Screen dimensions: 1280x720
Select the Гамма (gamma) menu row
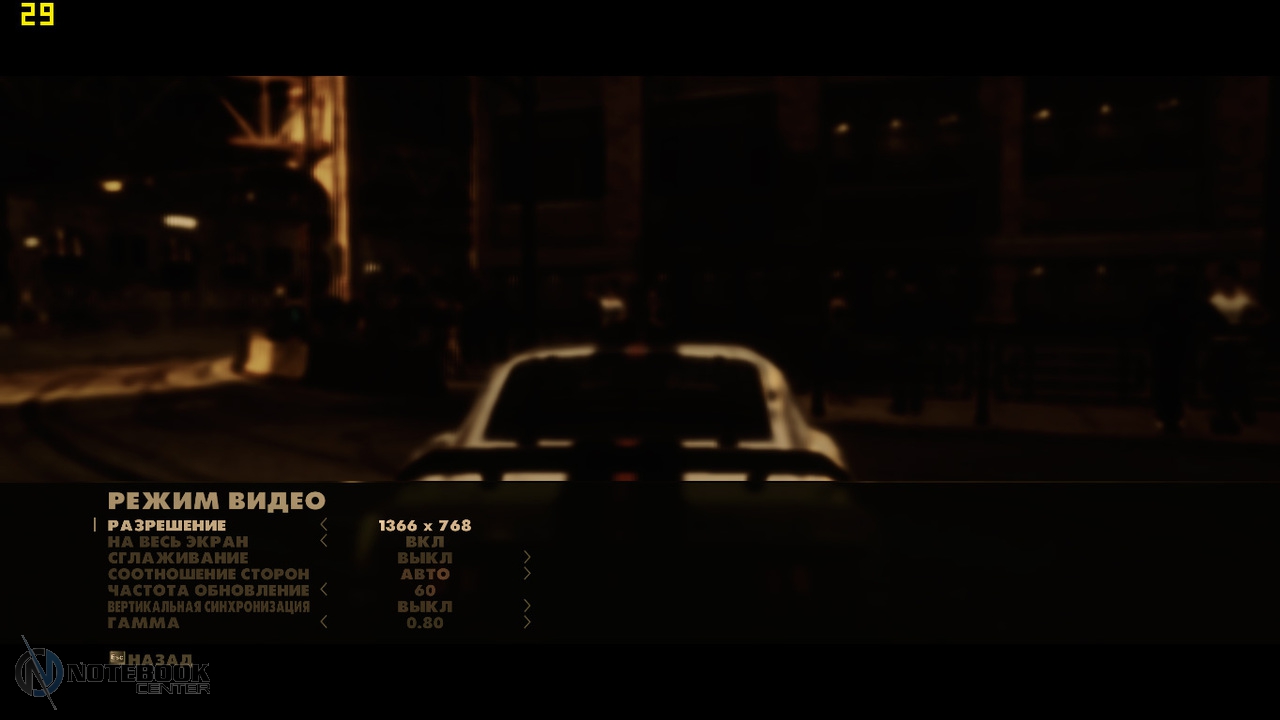(x=144, y=622)
